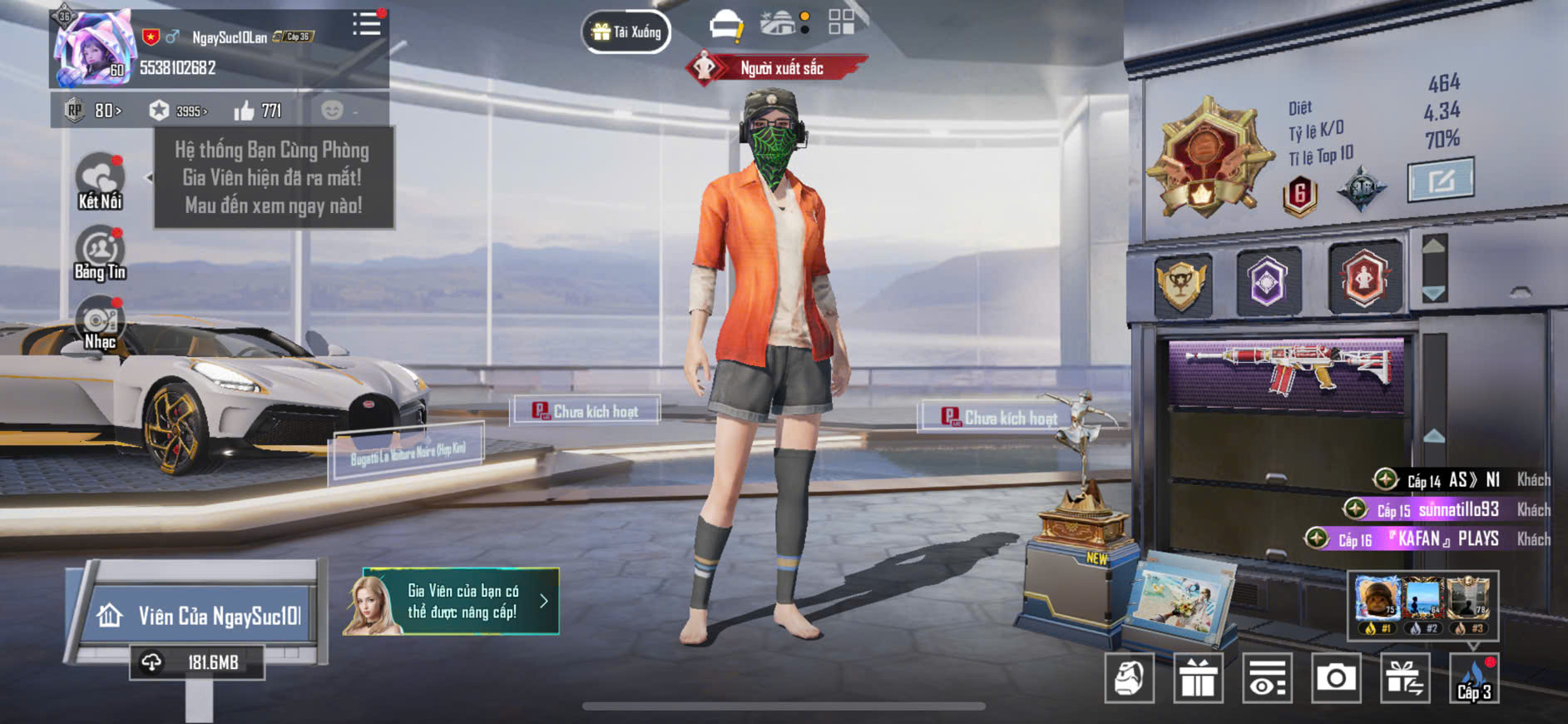The image size is (1568, 724).
Task: Open the Viên Của NgaySuc10l home sign
Action: [x=200, y=616]
